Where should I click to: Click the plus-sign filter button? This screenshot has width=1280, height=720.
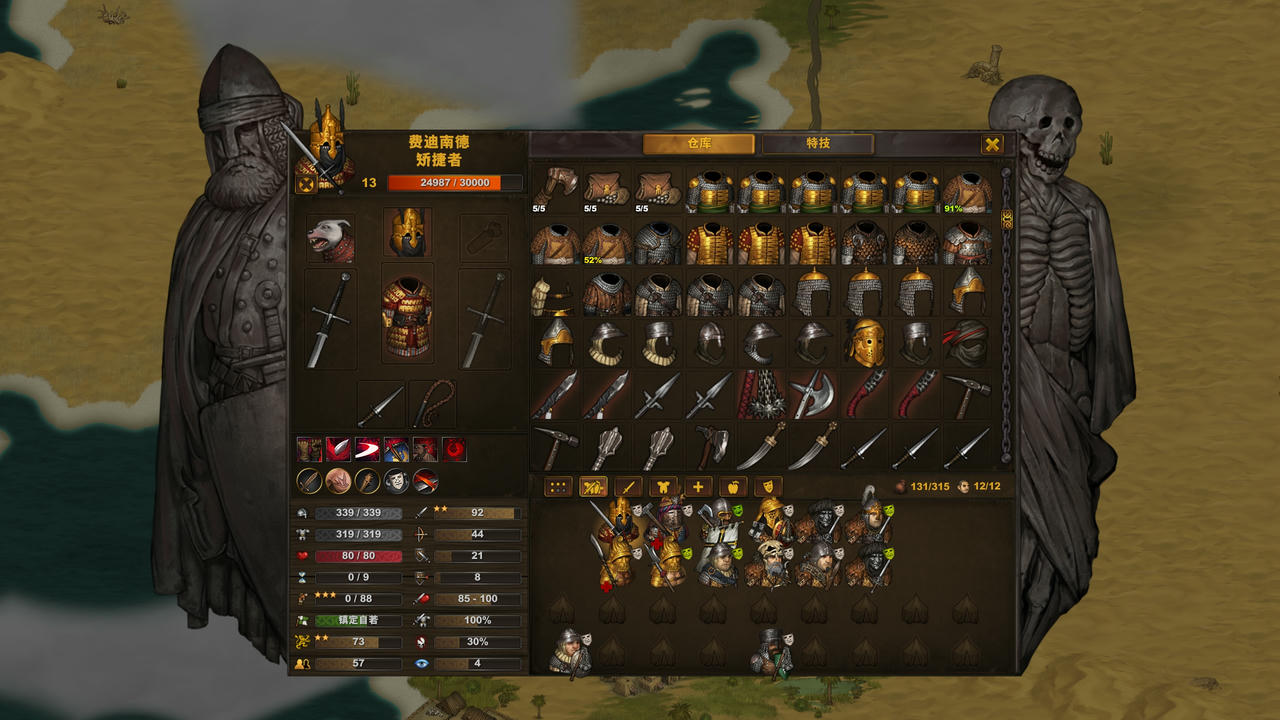pos(697,487)
